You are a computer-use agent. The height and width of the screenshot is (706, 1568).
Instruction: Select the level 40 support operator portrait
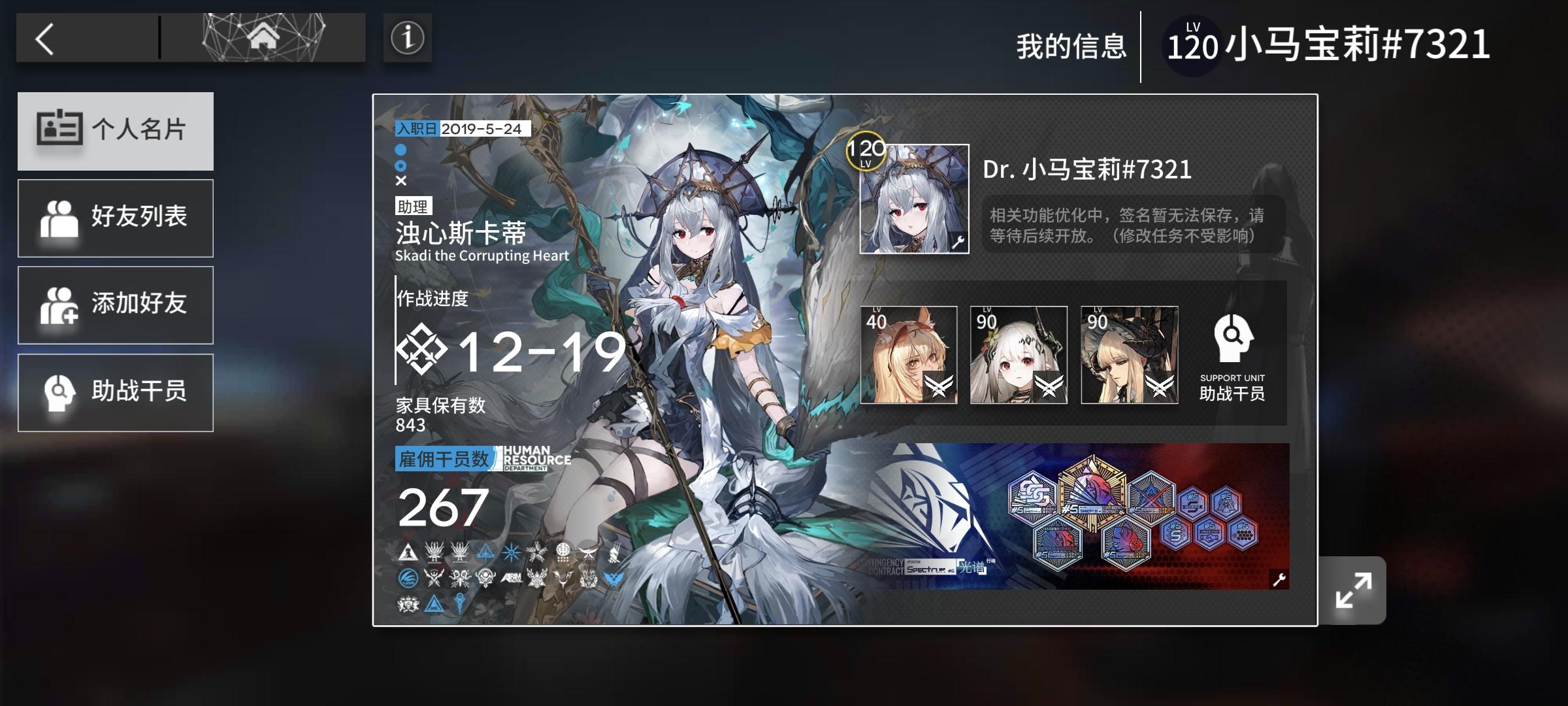910,355
